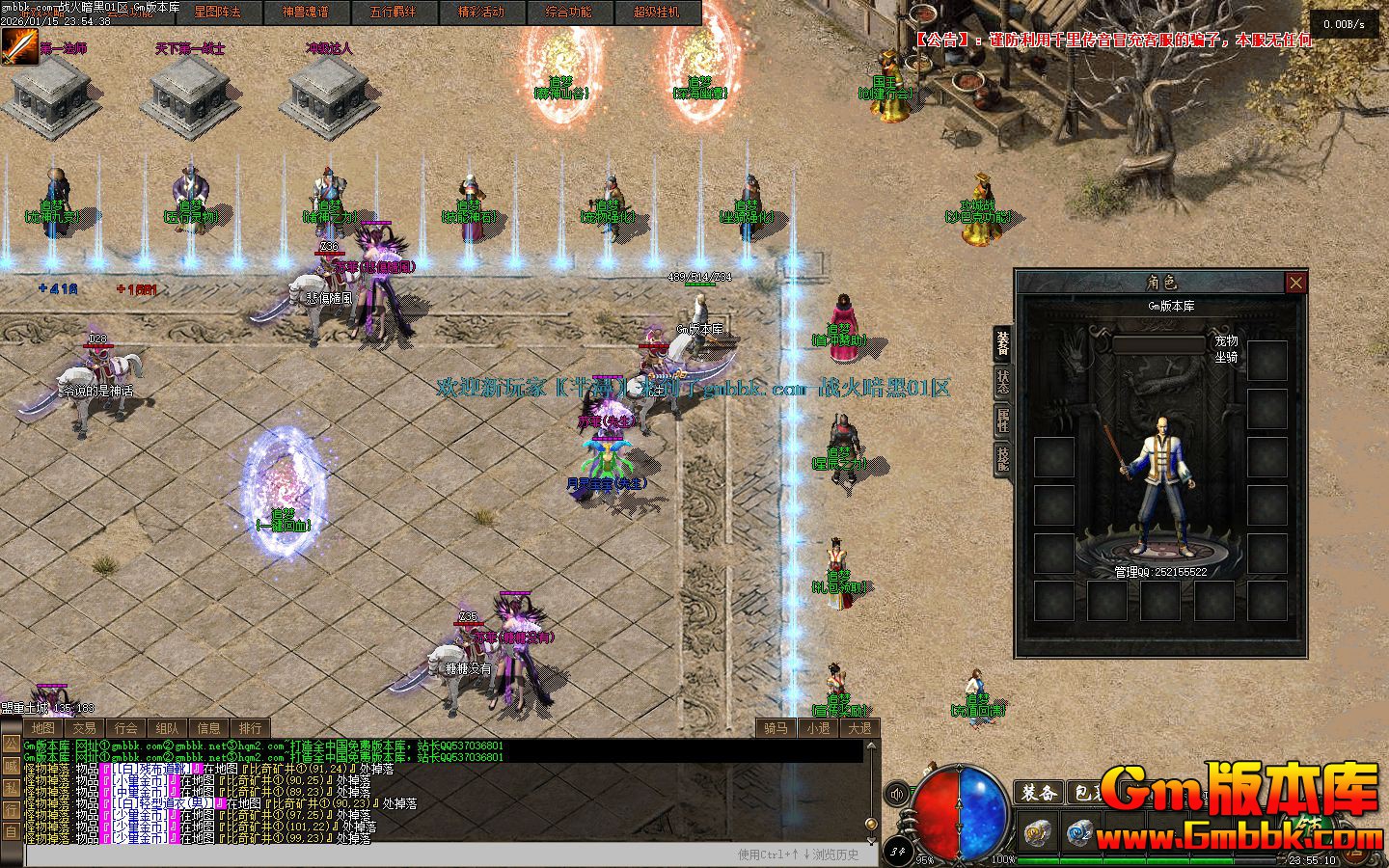
Task: Click the 骑马 mount button
Action: pyautogui.click(x=775, y=728)
